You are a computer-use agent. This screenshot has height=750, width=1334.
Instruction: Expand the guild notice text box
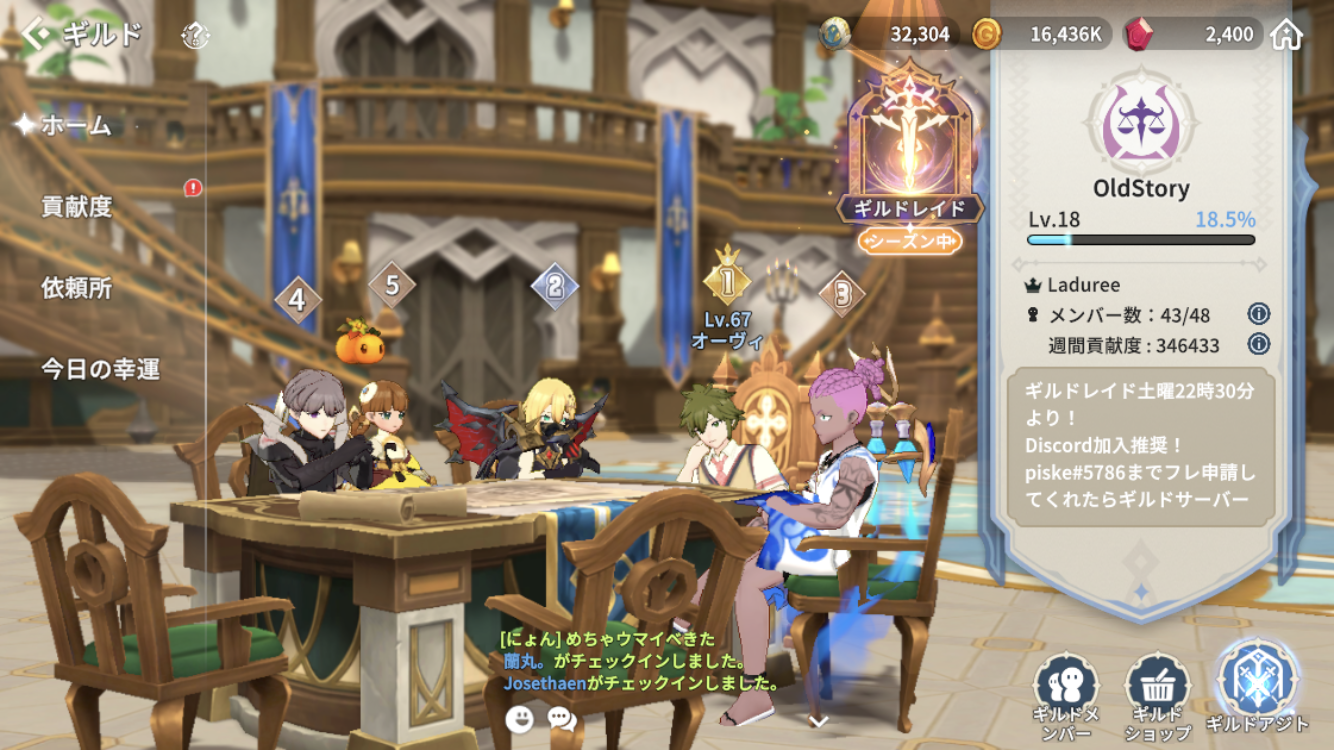click(1140, 446)
